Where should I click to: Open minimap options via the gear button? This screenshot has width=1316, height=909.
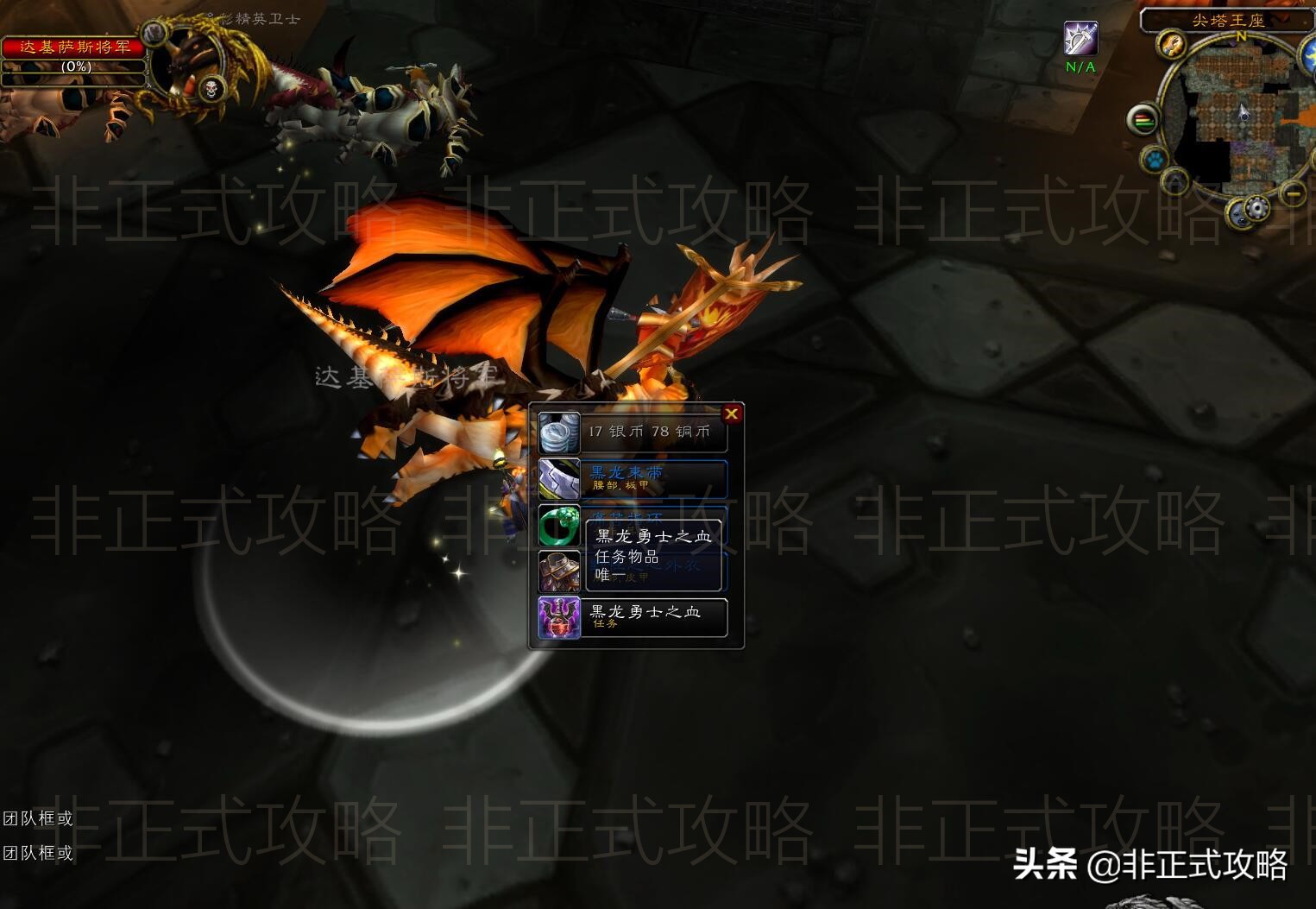pos(1256,208)
